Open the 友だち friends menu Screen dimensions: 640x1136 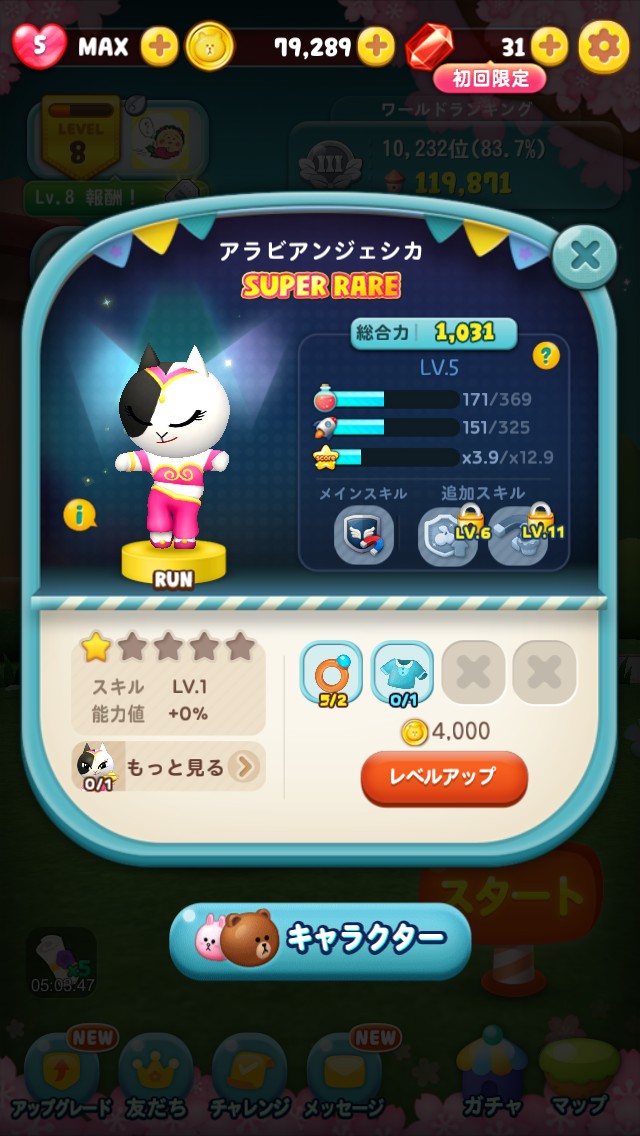click(156, 1075)
